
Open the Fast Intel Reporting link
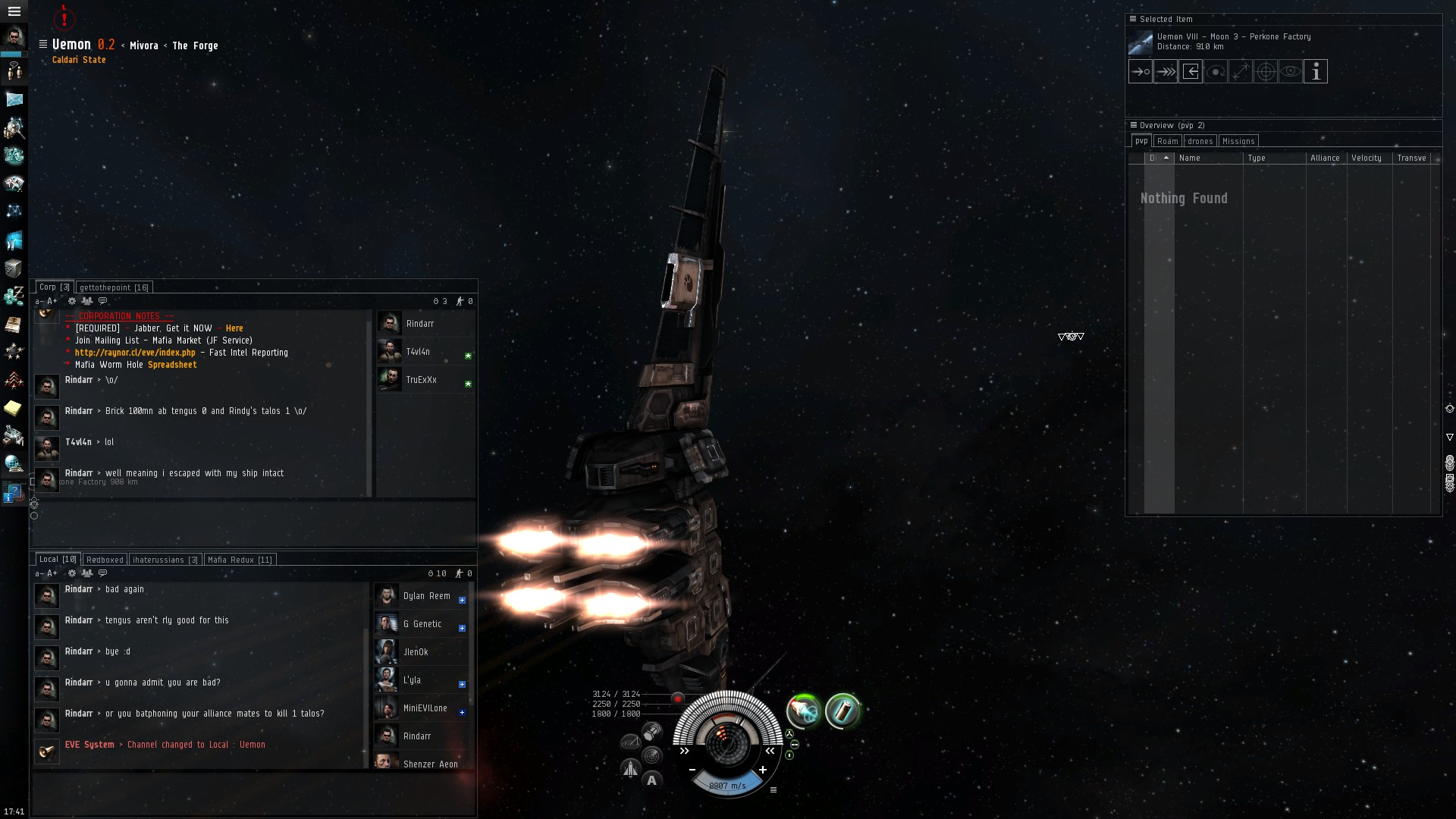(x=135, y=353)
